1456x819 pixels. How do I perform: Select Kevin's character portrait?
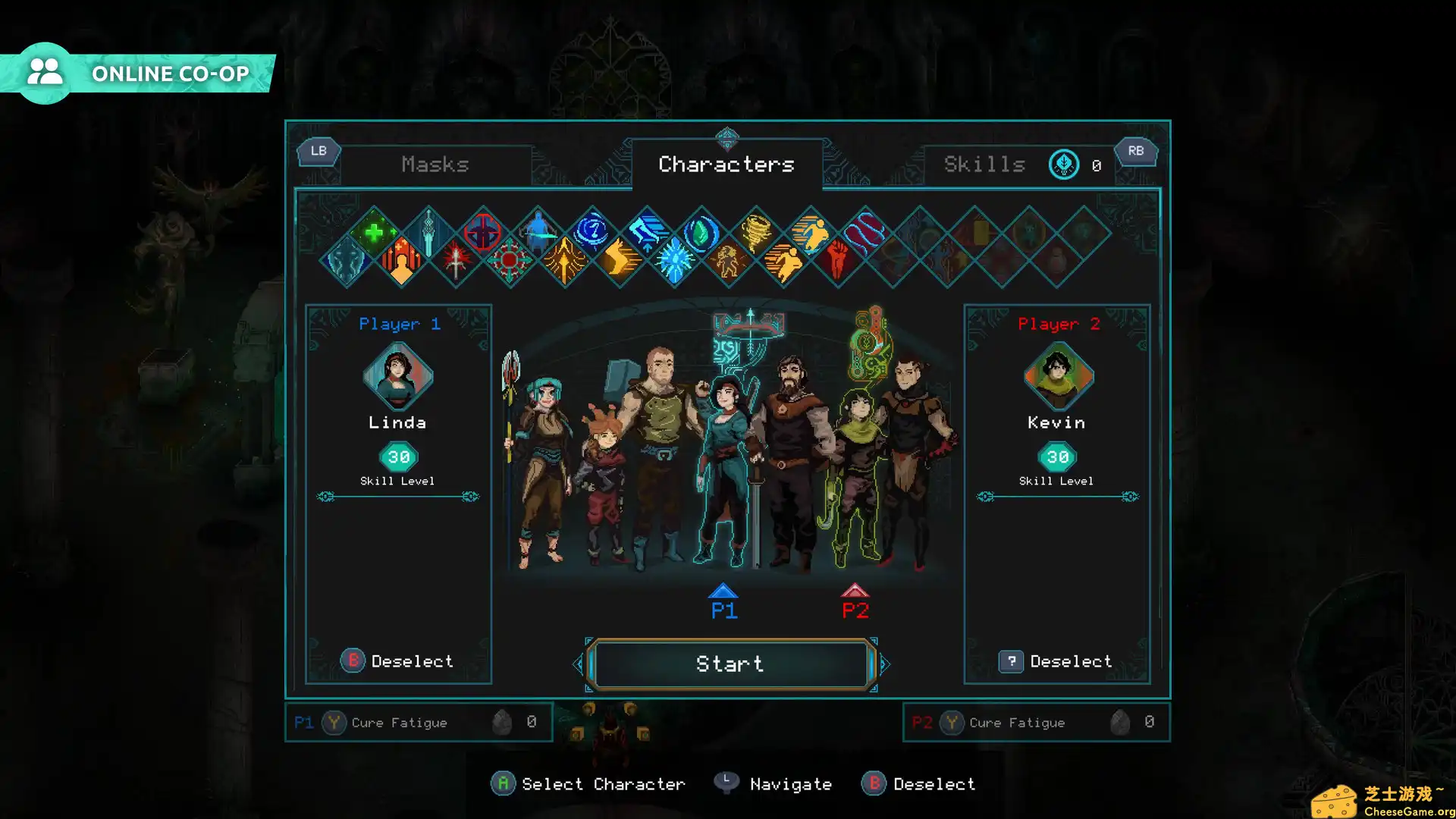1057,375
